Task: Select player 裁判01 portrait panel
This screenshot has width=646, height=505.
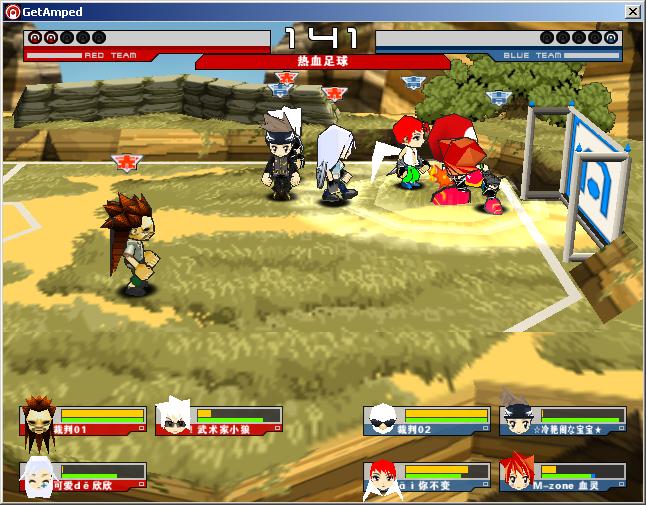Action: click(x=84, y=420)
